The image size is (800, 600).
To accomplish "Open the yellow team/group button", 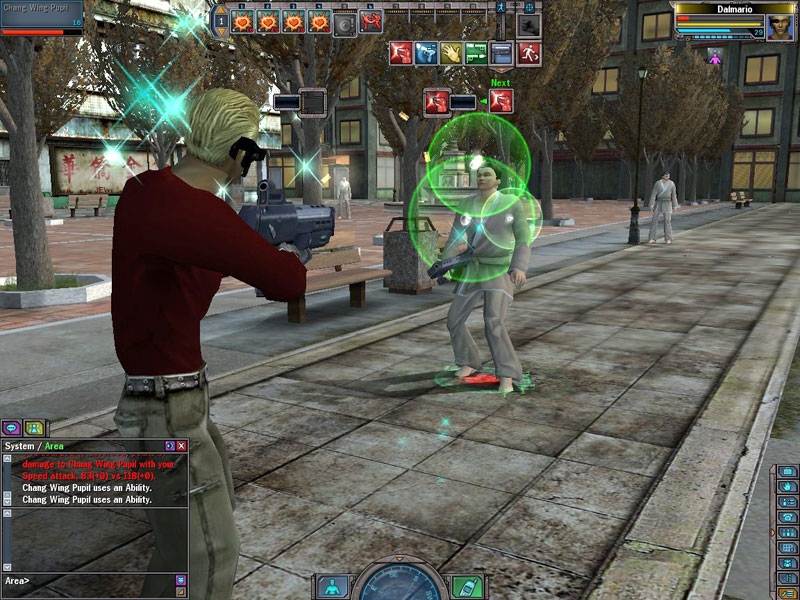I will [x=34, y=428].
